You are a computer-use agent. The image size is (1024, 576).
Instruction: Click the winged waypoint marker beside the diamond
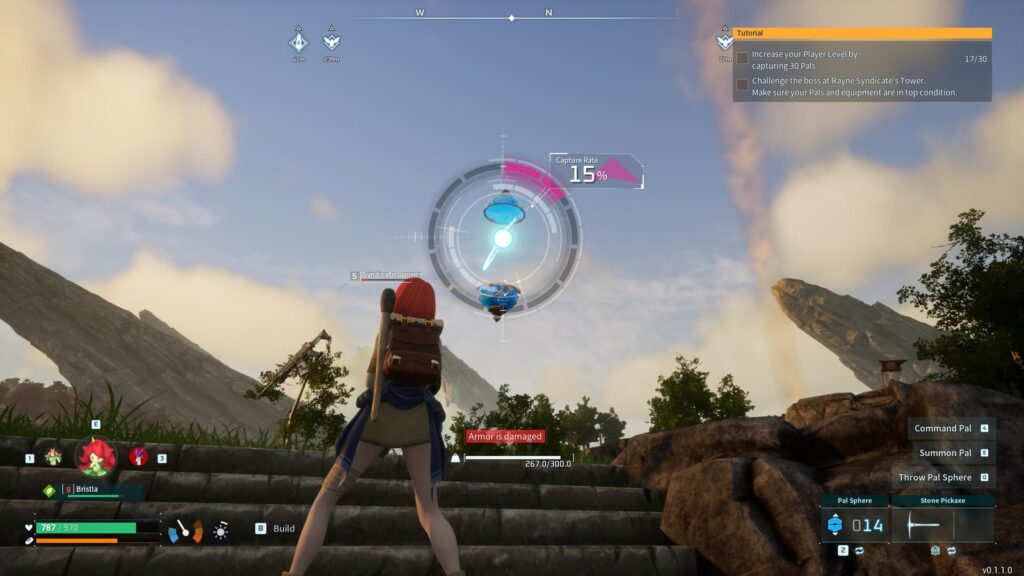[331, 42]
